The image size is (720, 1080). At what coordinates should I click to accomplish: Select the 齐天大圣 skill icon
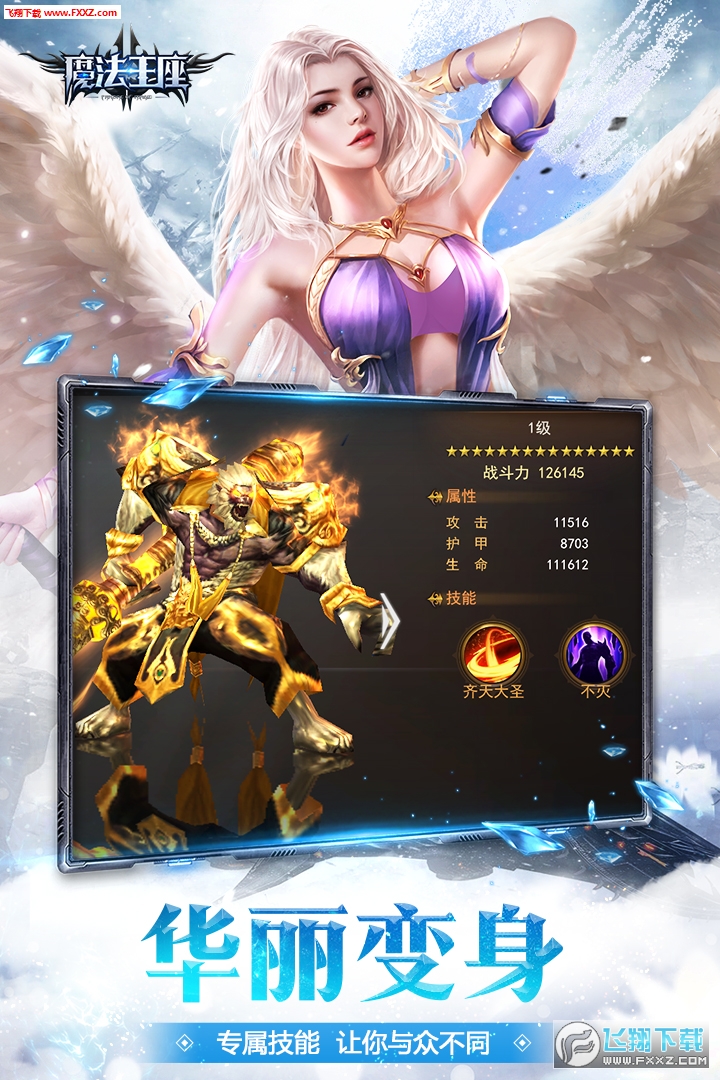pos(492,651)
